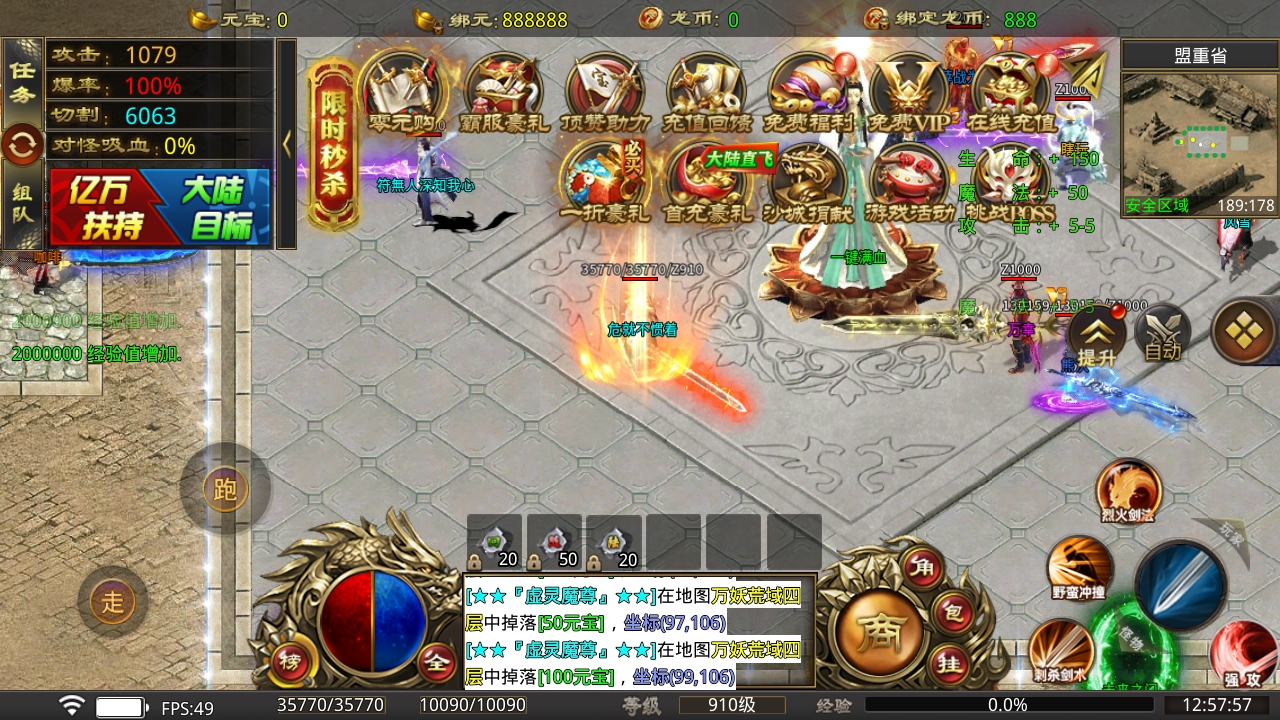Toggle the 自动 auto-battle button
Viewport: 1280px width, 720px height.
(x=1163, y=335)
